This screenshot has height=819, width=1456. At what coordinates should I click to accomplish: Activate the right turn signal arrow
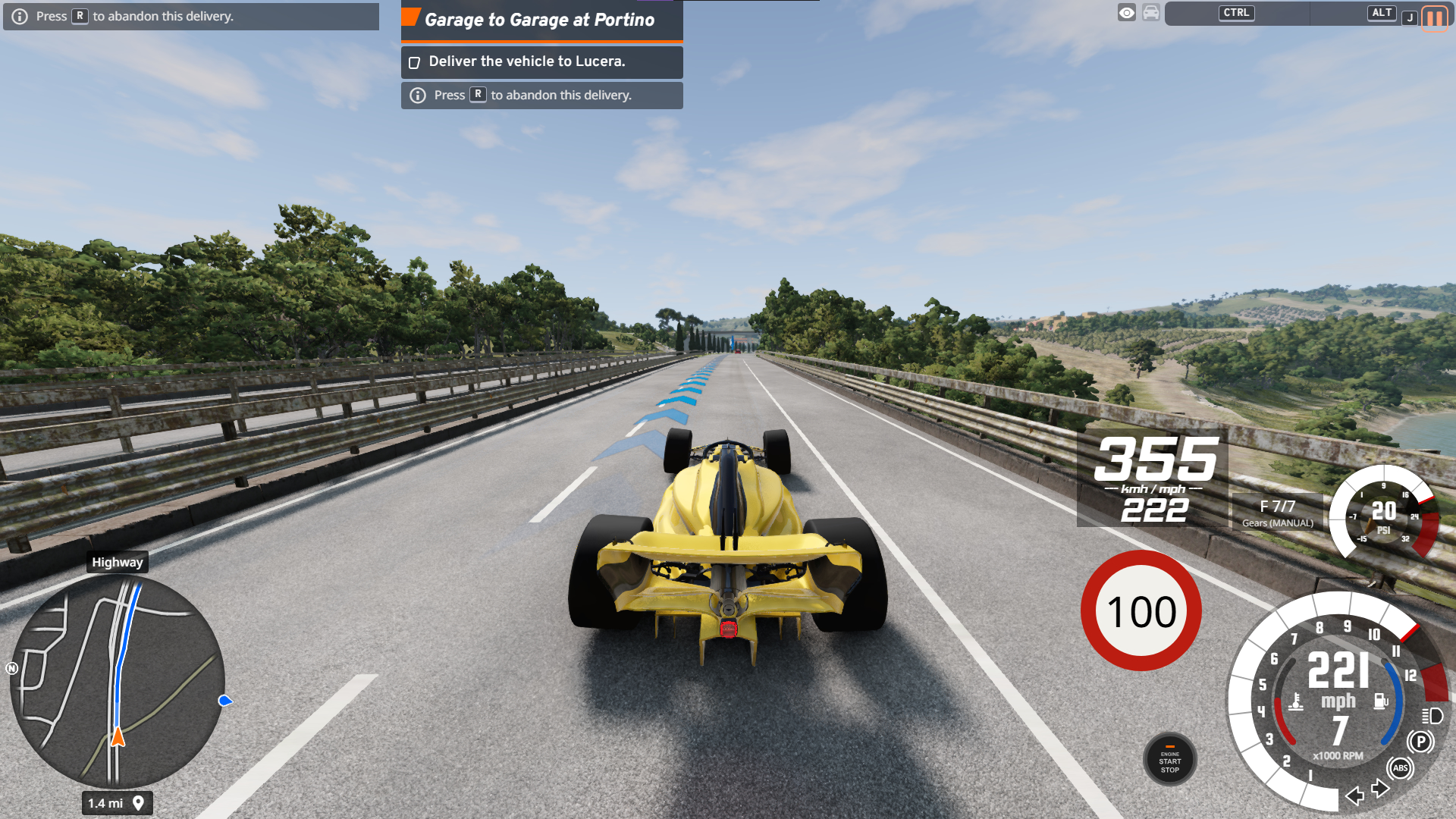coord(1381,789)
